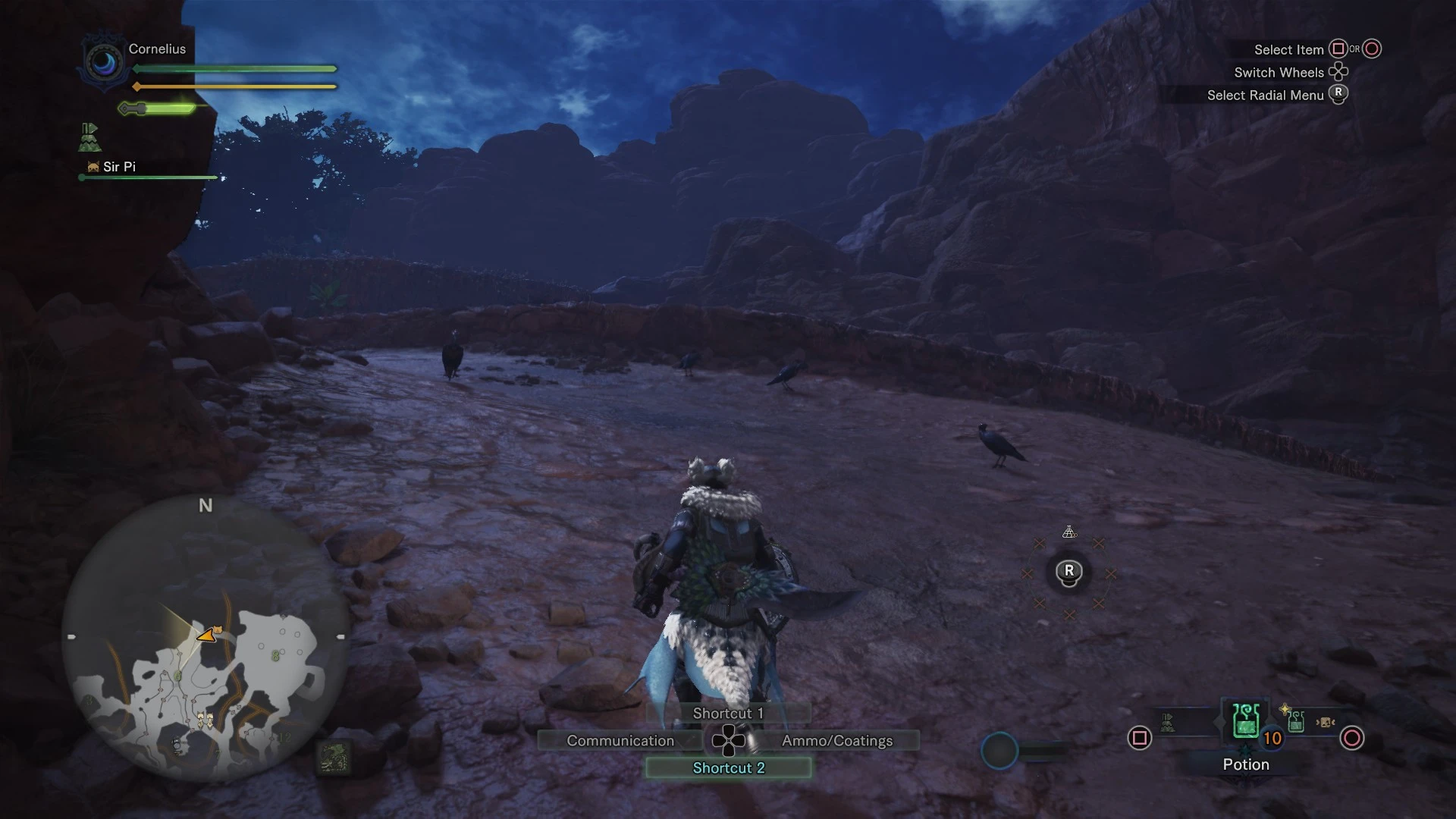Select the Shortcut 1 radial wheel

pyautogui.click(x=728, y=713)
